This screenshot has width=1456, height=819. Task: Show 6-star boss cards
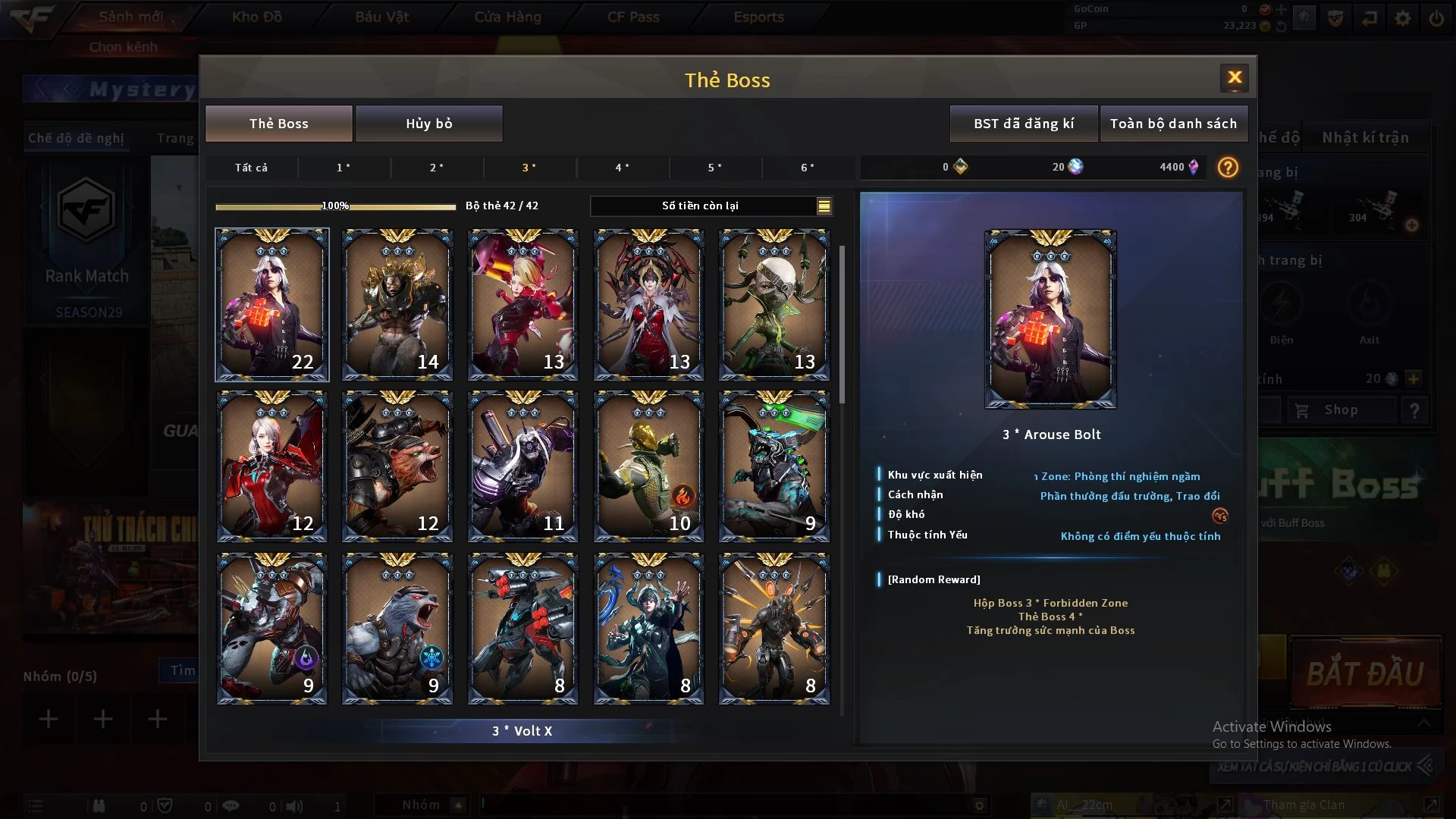(x=808, y=168)
